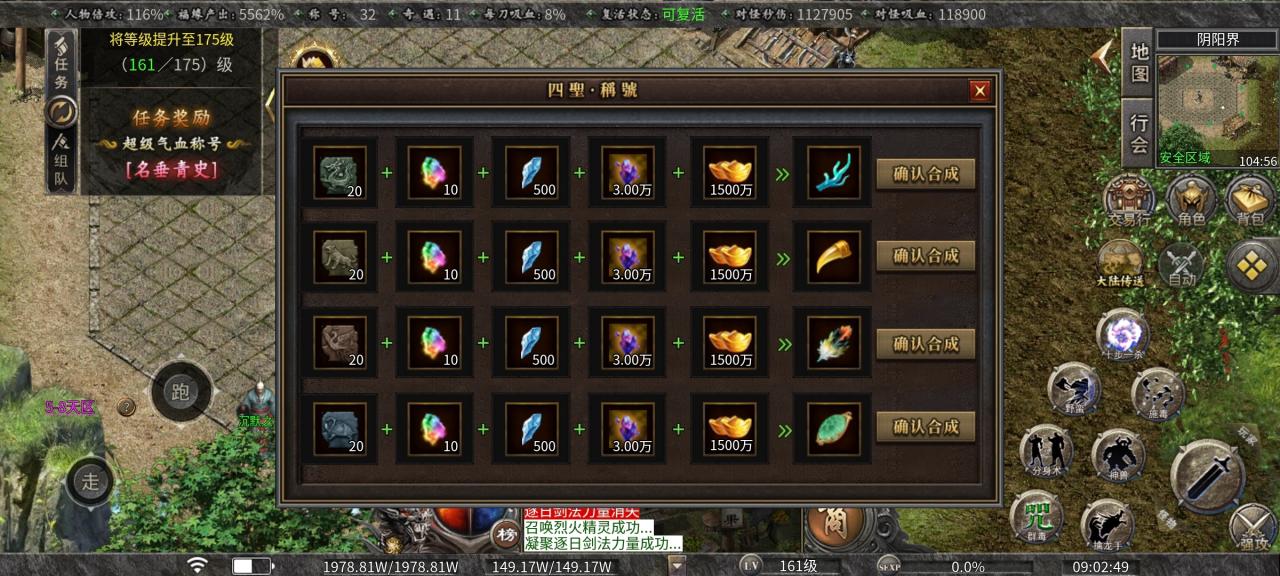Toggle 自动 auto-combat

coord(1182,266)
